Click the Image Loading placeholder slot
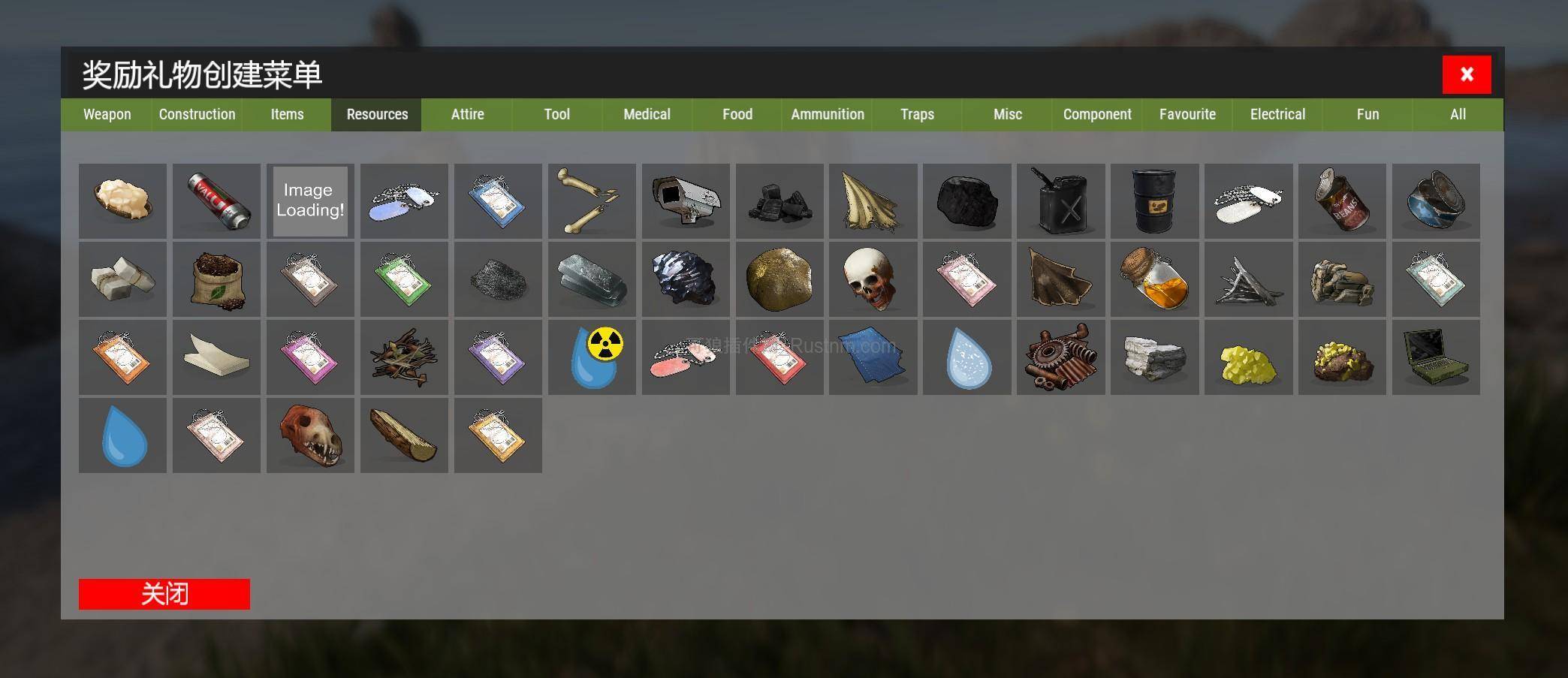 tap(310, 201)
